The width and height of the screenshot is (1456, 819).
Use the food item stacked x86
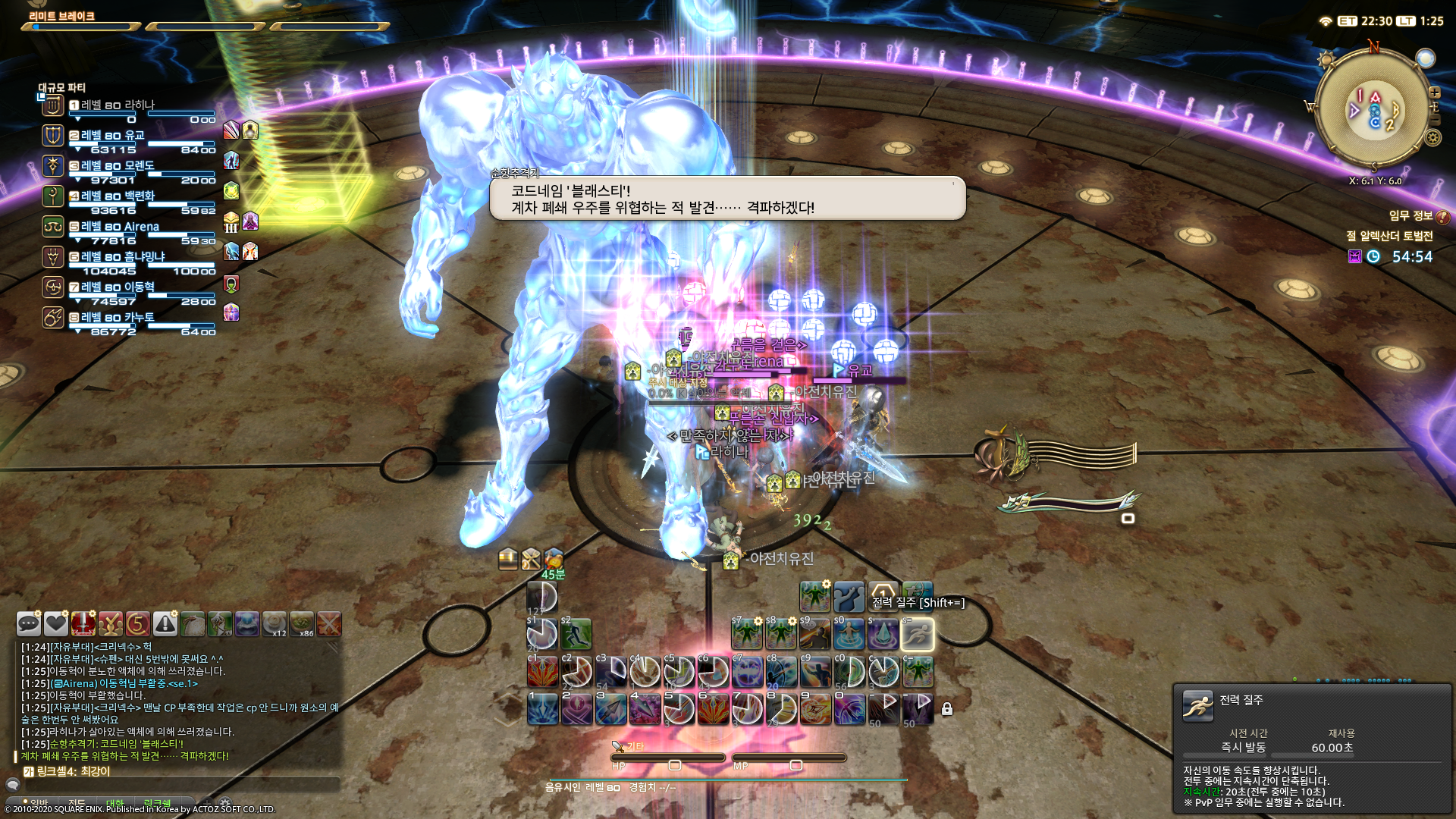point(302,623)
